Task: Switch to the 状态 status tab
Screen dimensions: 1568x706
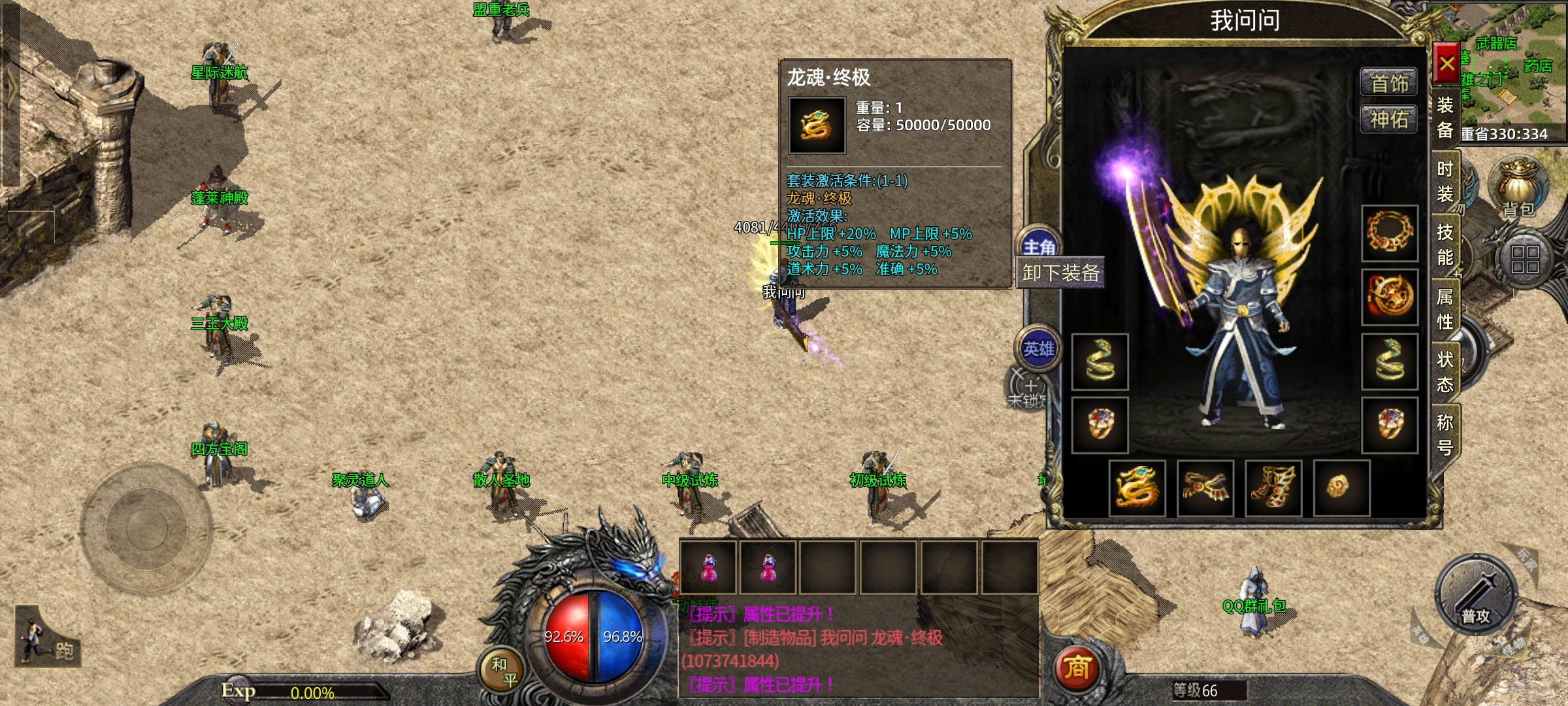Action: click(1445, 371)
